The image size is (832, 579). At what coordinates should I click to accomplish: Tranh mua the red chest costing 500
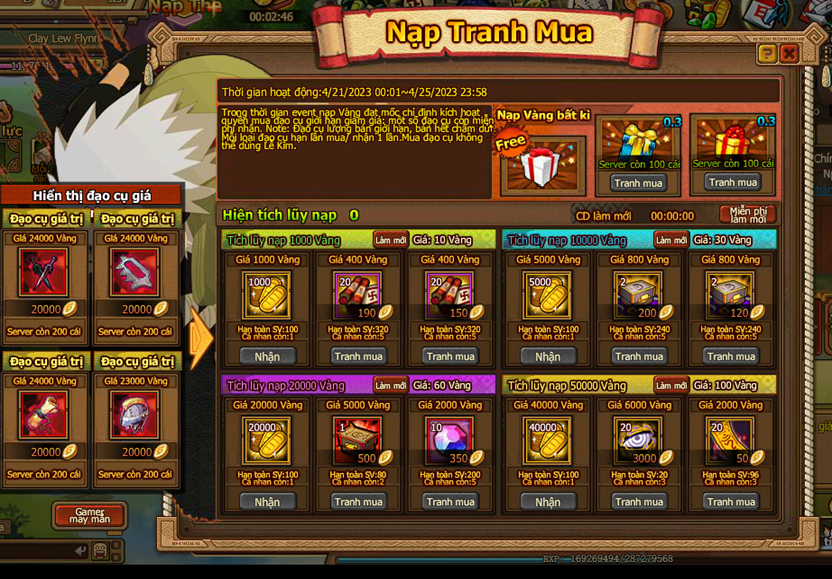point(358,501)
